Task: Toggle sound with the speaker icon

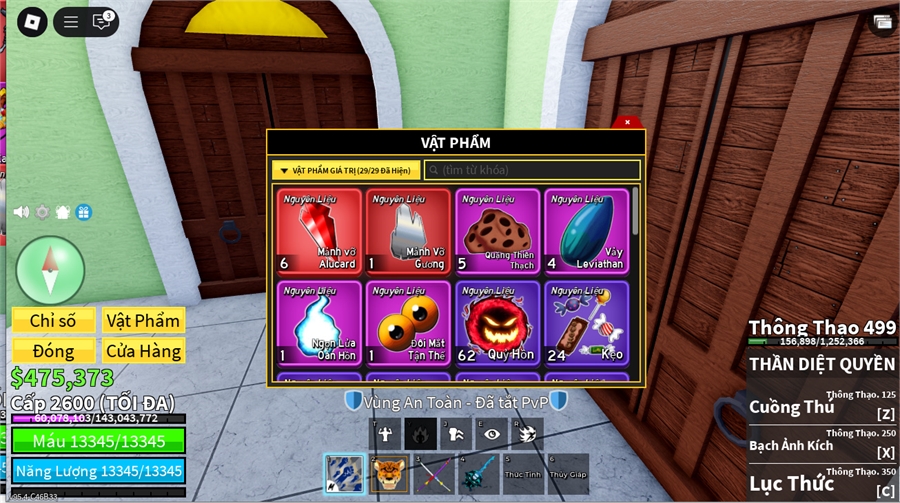Action: coord(21,212)
